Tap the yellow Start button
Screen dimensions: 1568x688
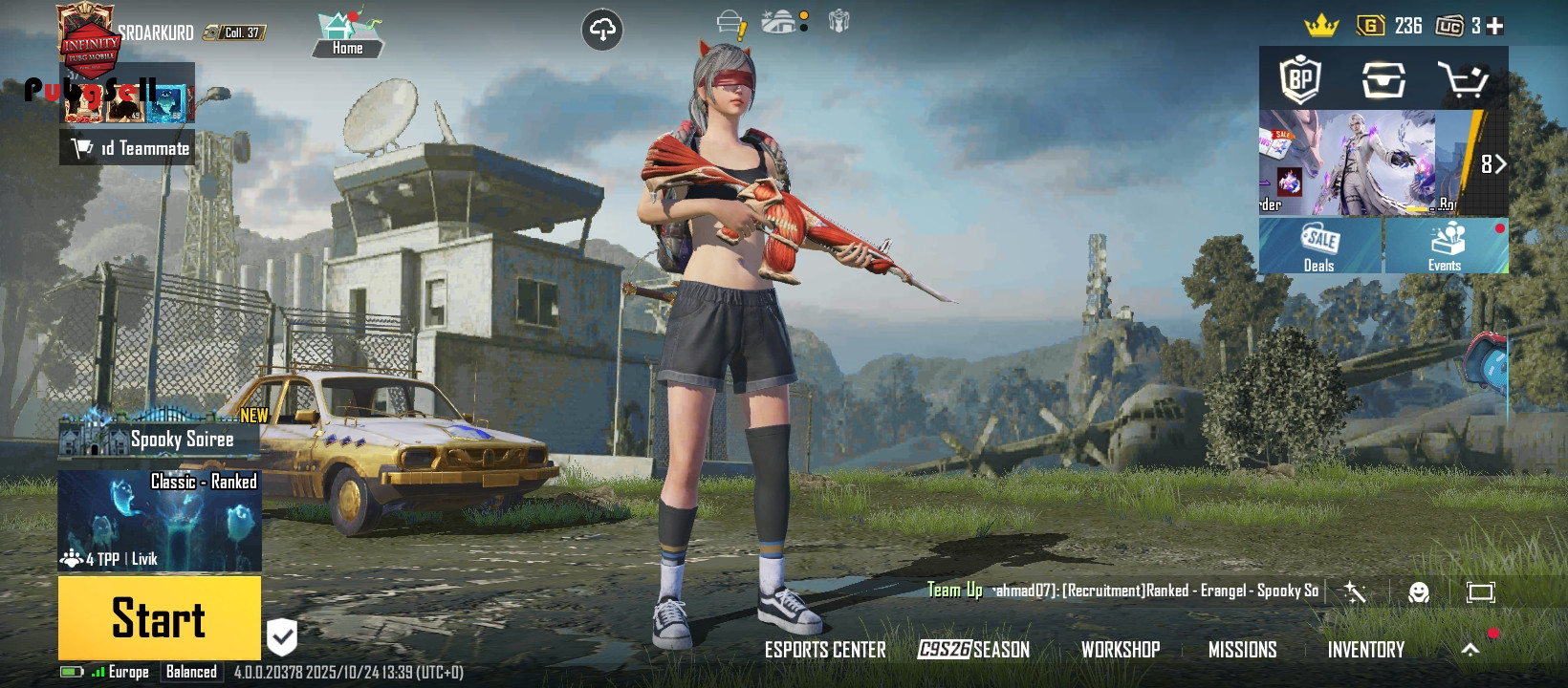159,617
